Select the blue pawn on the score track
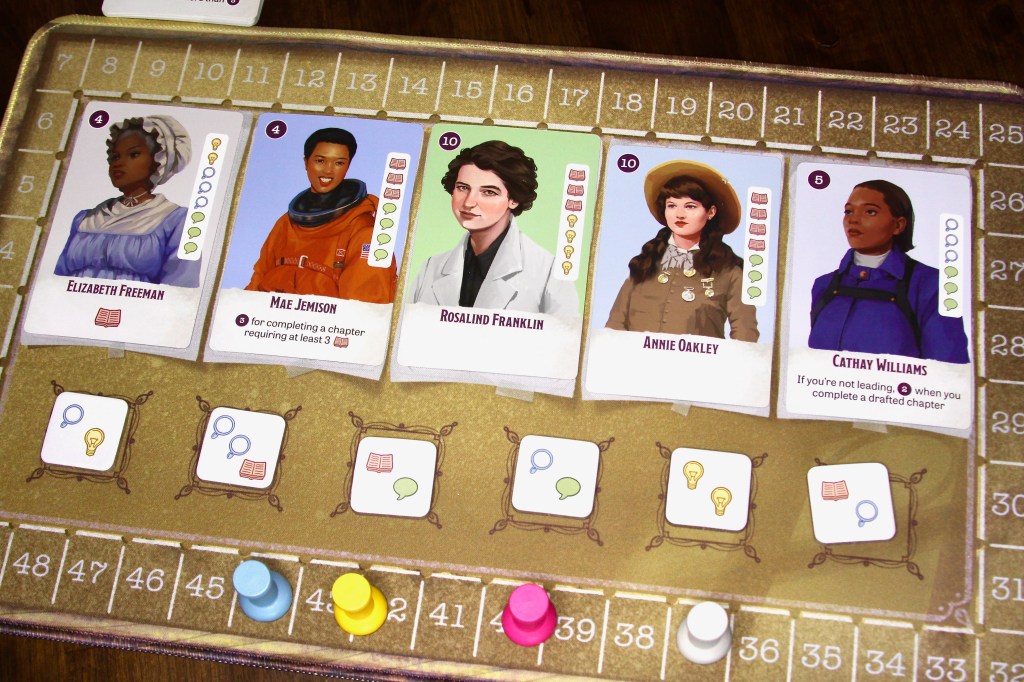1024x682 pixels. point(261,590)
